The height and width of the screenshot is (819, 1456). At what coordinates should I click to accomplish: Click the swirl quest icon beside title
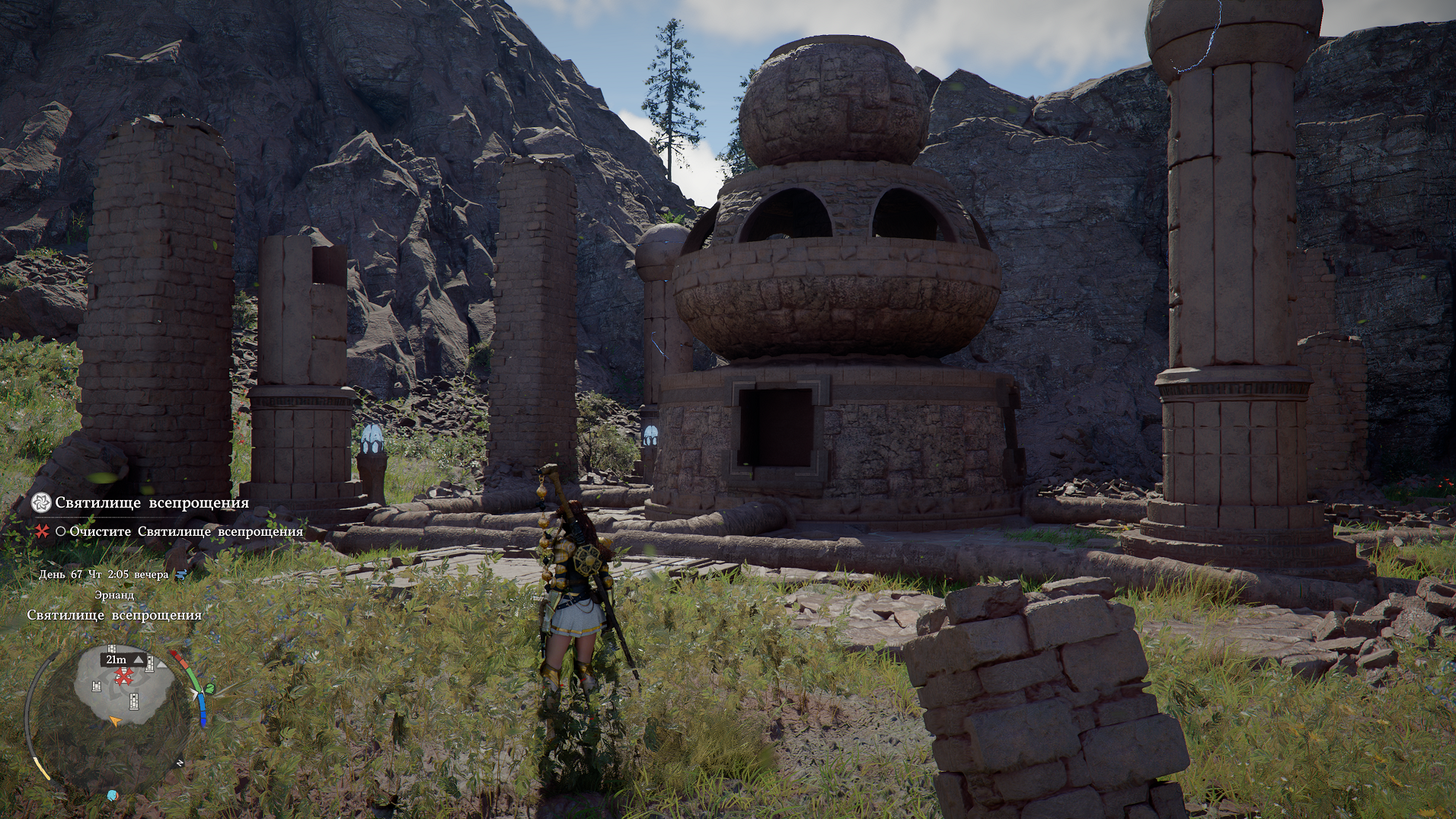coord(41,502)
